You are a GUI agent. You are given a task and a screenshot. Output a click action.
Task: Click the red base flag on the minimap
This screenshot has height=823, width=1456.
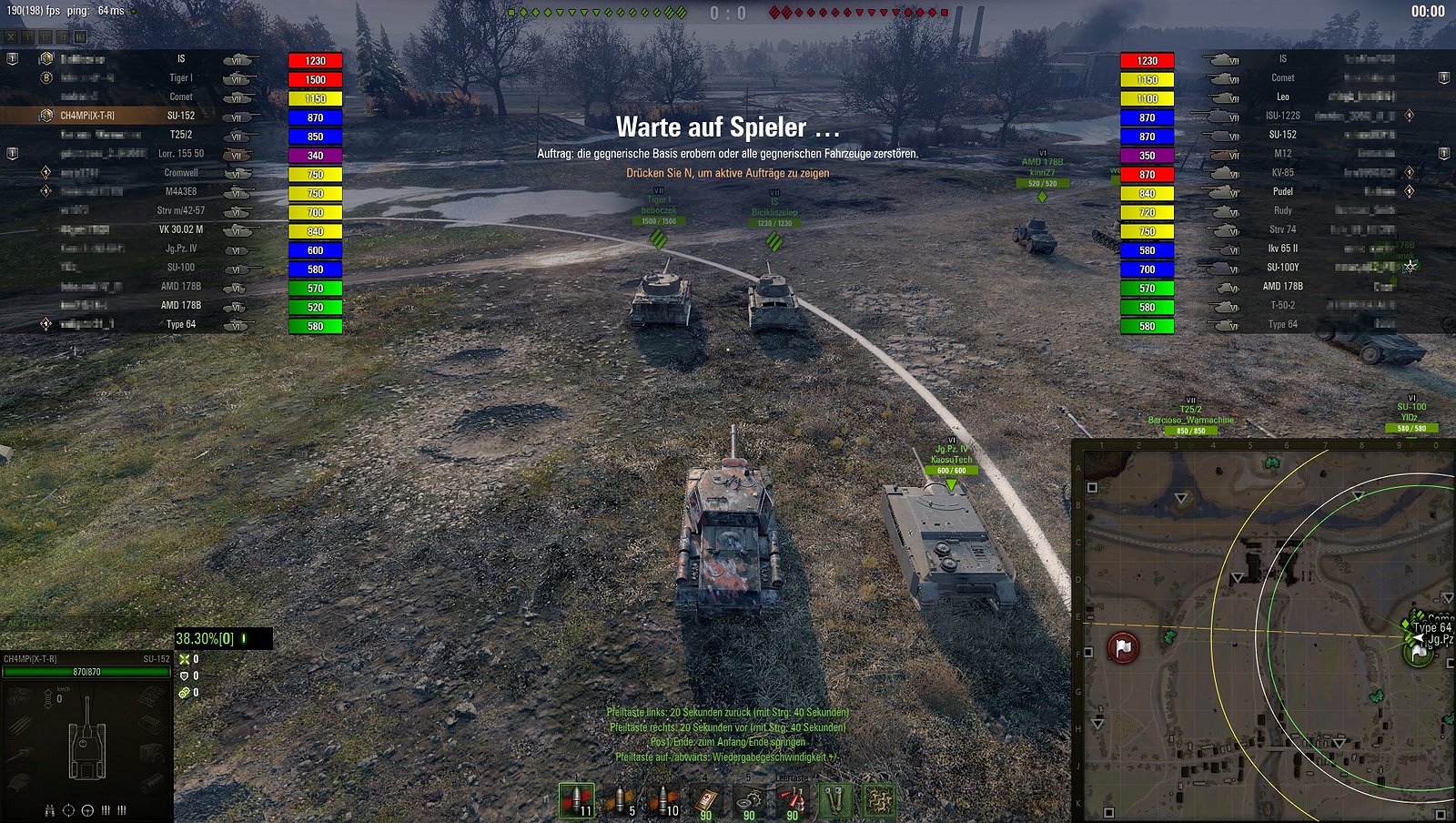tap(1124, 647)
